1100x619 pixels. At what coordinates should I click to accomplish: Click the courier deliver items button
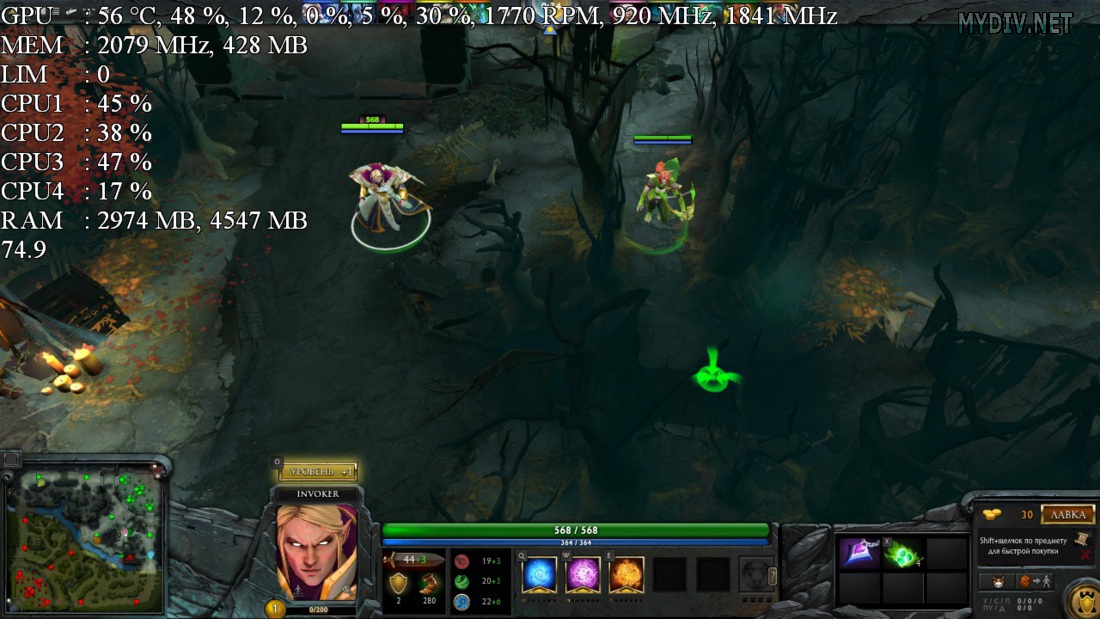(1035, 581)
